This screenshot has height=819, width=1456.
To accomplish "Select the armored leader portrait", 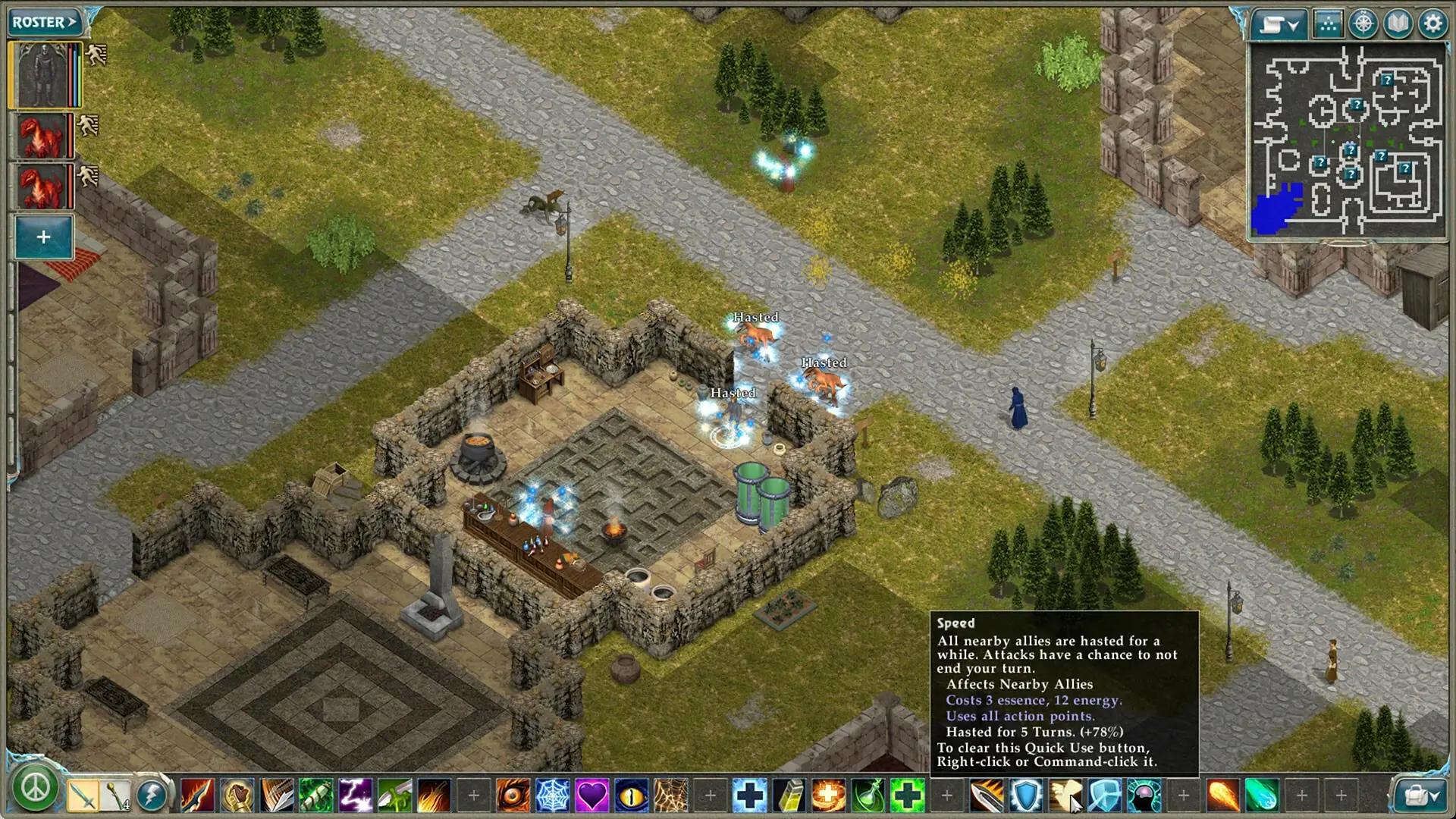I will pyautogui.click(x=42, y=75).
